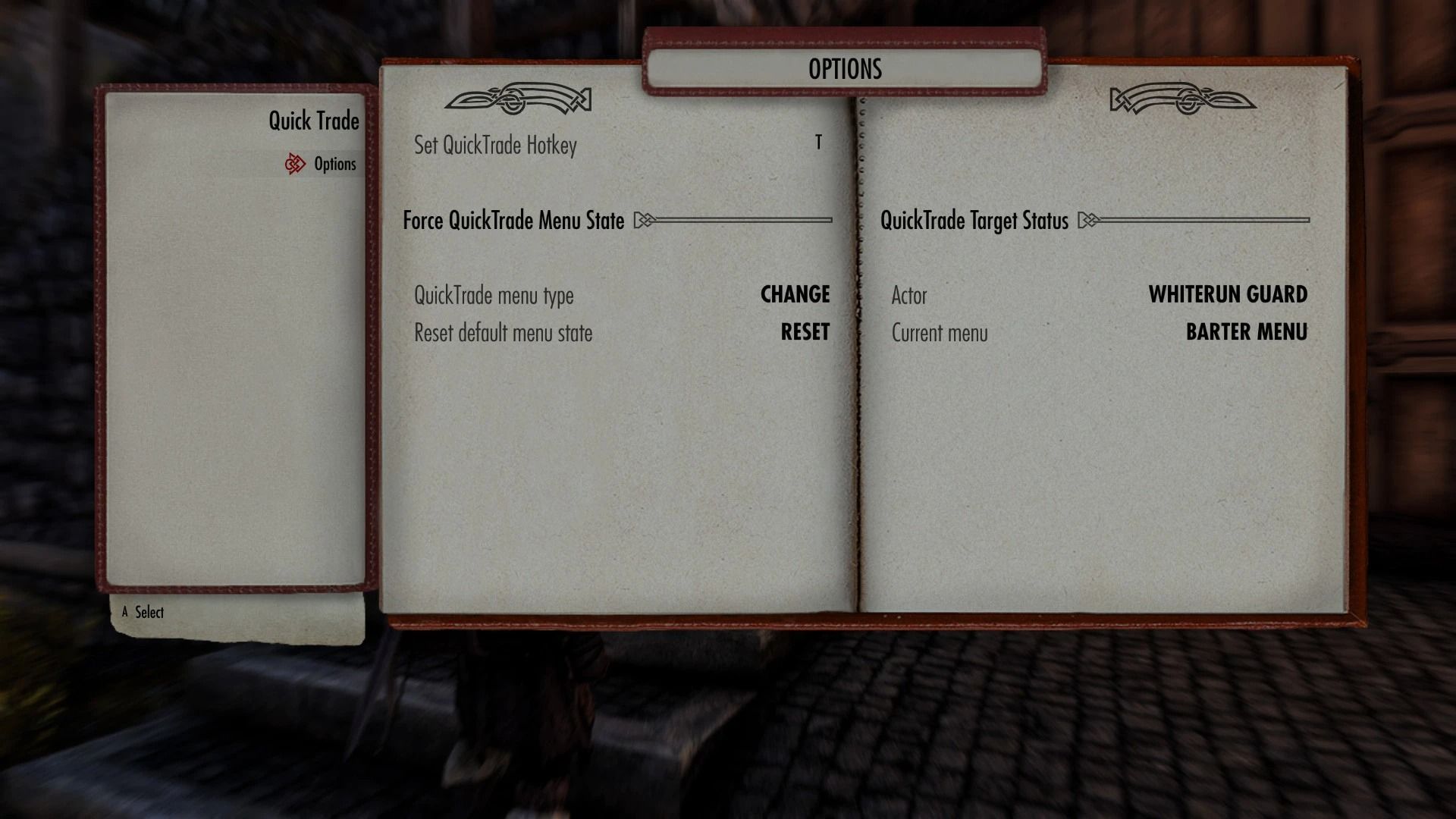Click the OPTIONS title banner
This screenshot has width=1456, height=819.
(x=844, y=68)
